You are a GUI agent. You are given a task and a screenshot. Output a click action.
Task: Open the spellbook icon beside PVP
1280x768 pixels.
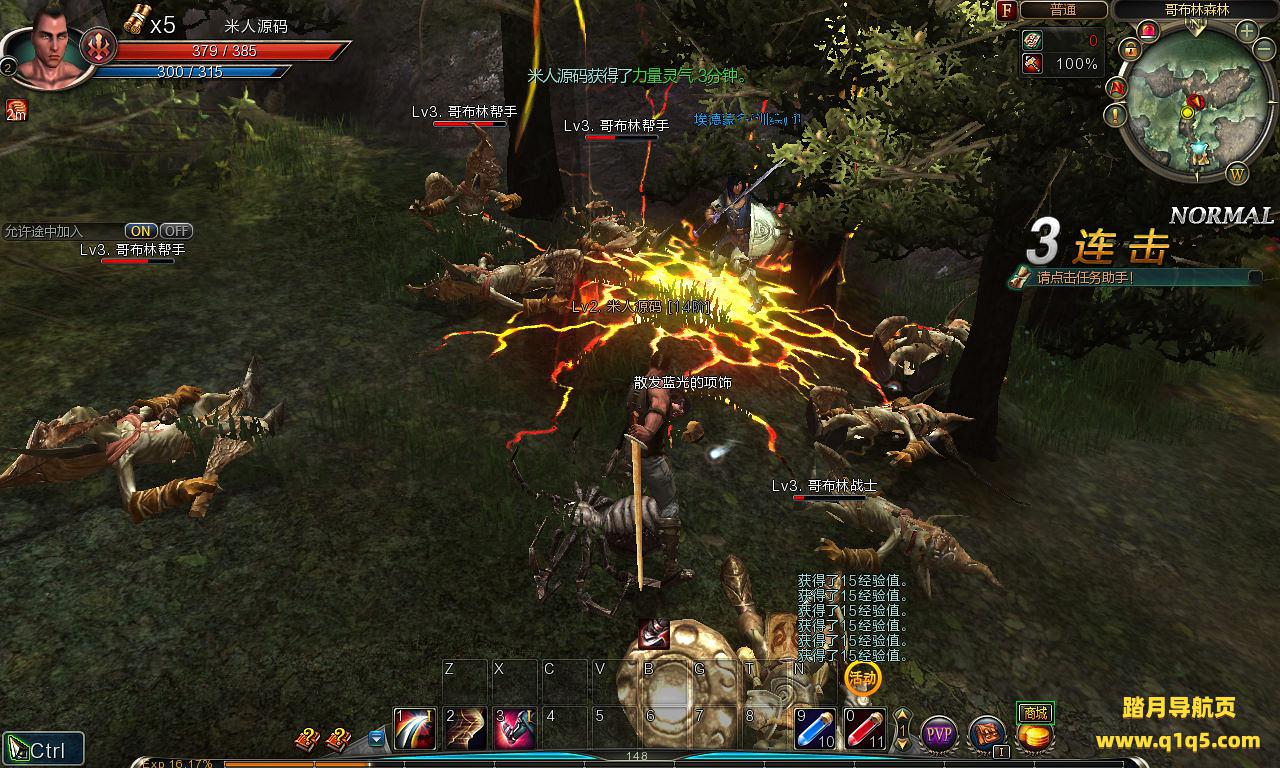(987, 735)
